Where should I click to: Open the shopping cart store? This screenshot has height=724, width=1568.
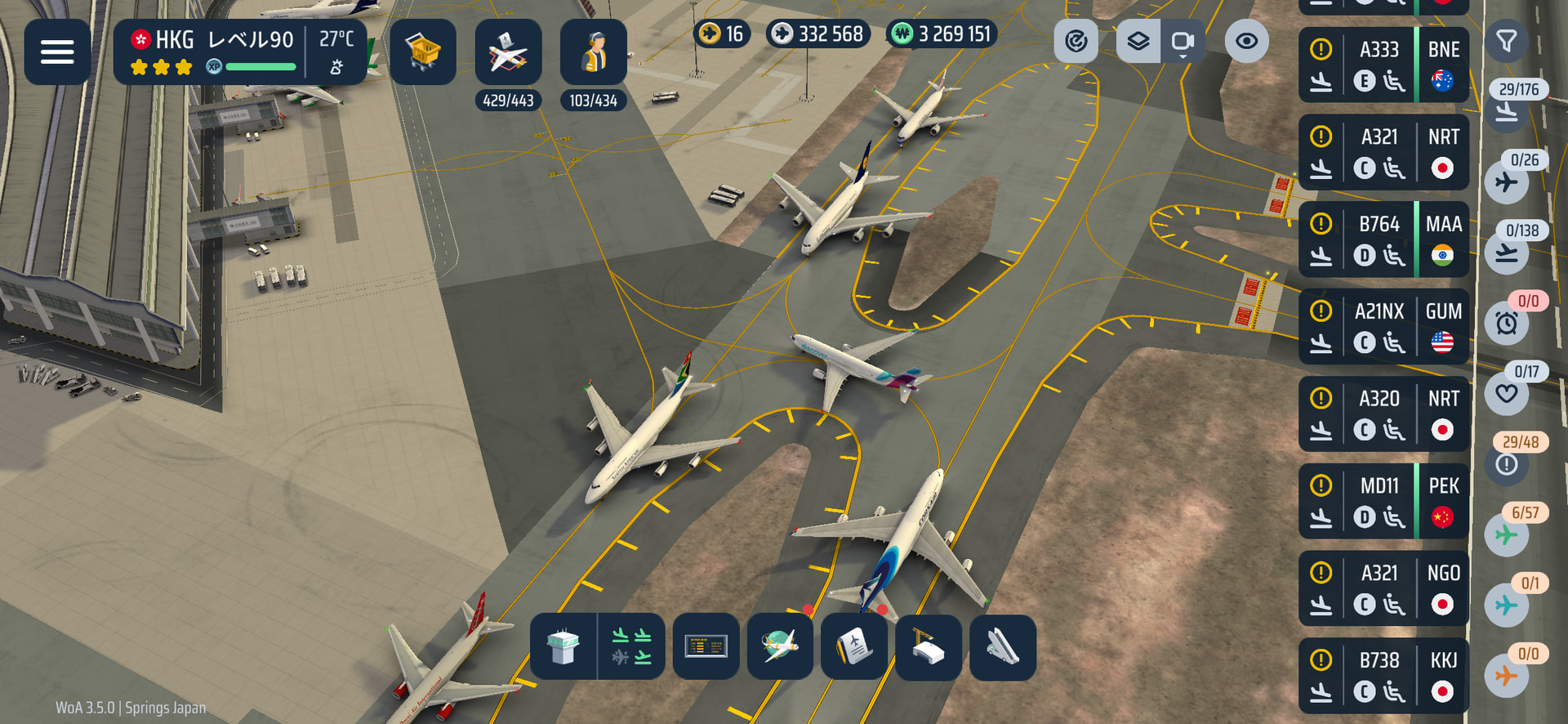[422, 52]
